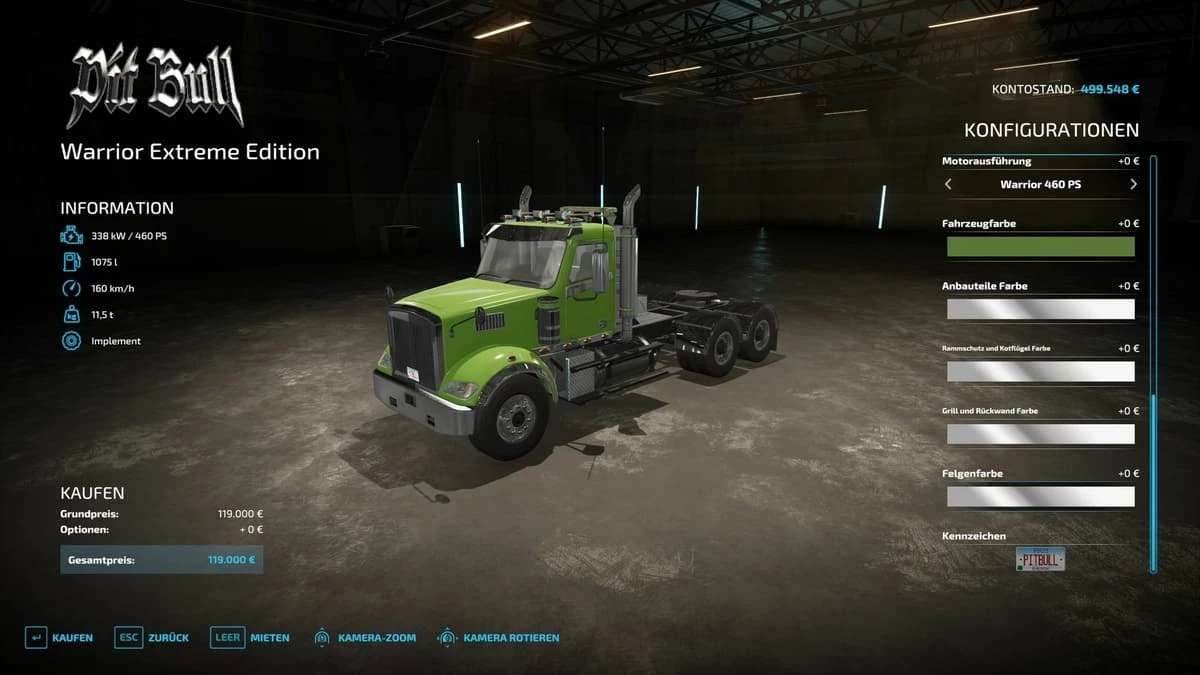Select next engine option with right arrow
This screenshot has width=1200, height=675.
coord(1133,184)
